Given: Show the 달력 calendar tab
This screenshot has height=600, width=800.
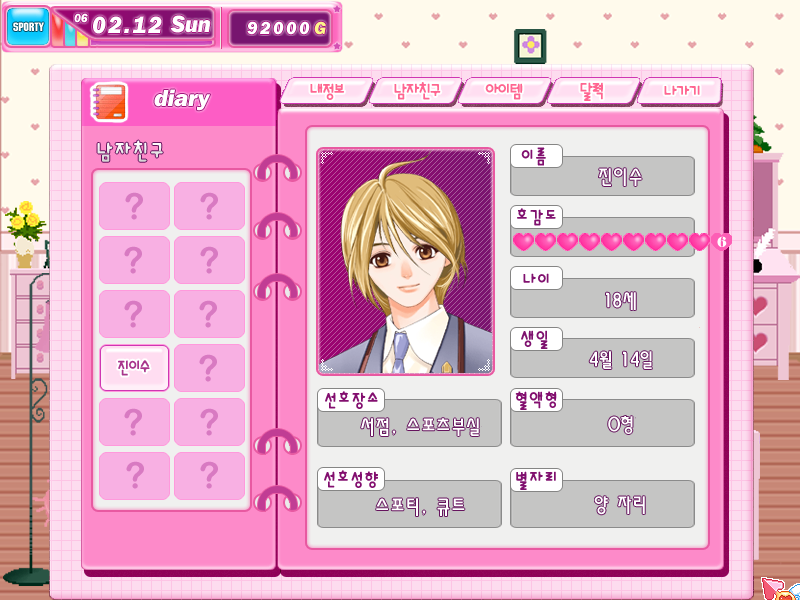Looking at the screenshot, I should (x=594, y=91).
